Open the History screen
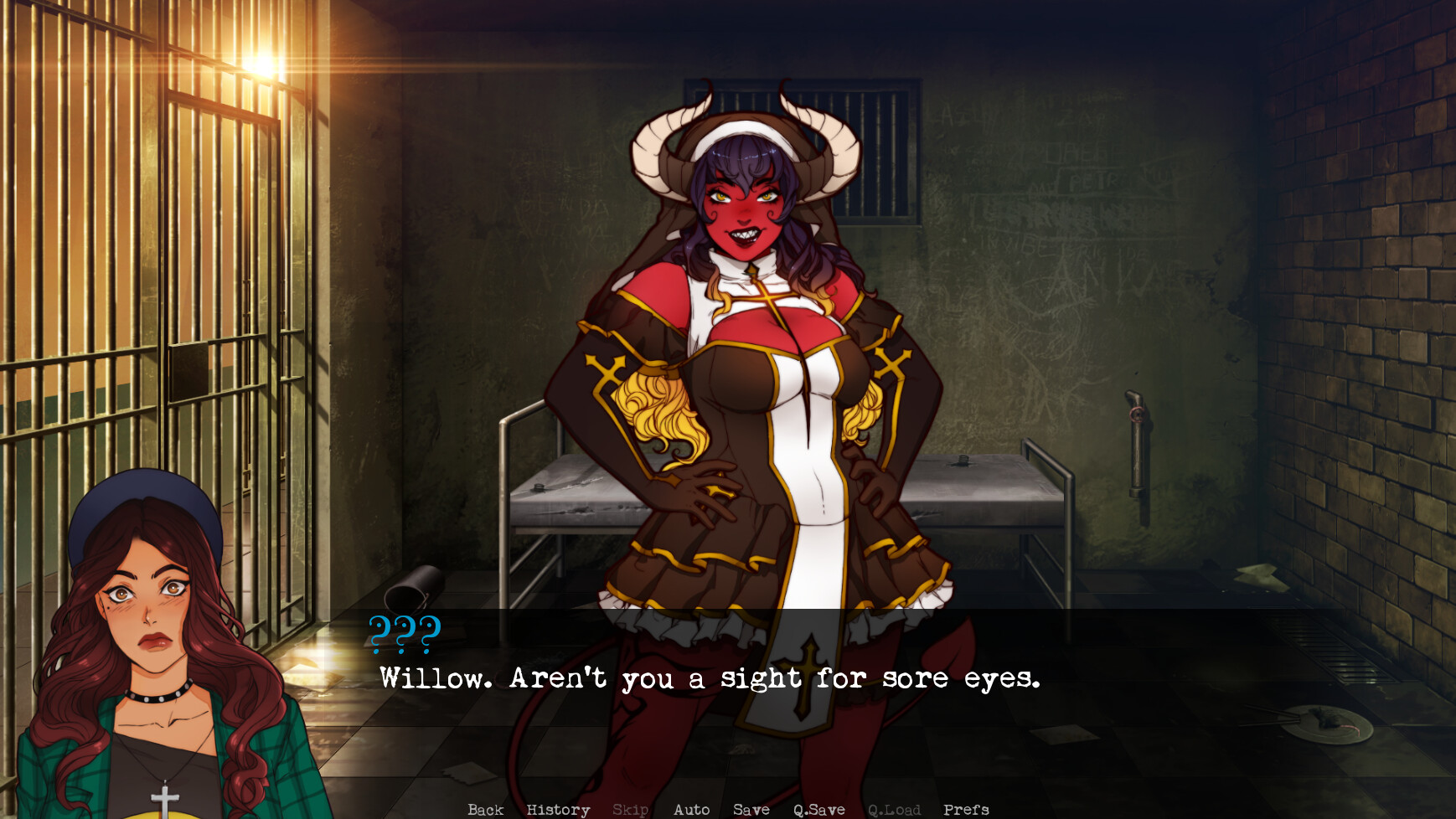Image resolution: width=1456 pixels, height=819 pixels. click(557, 809)
